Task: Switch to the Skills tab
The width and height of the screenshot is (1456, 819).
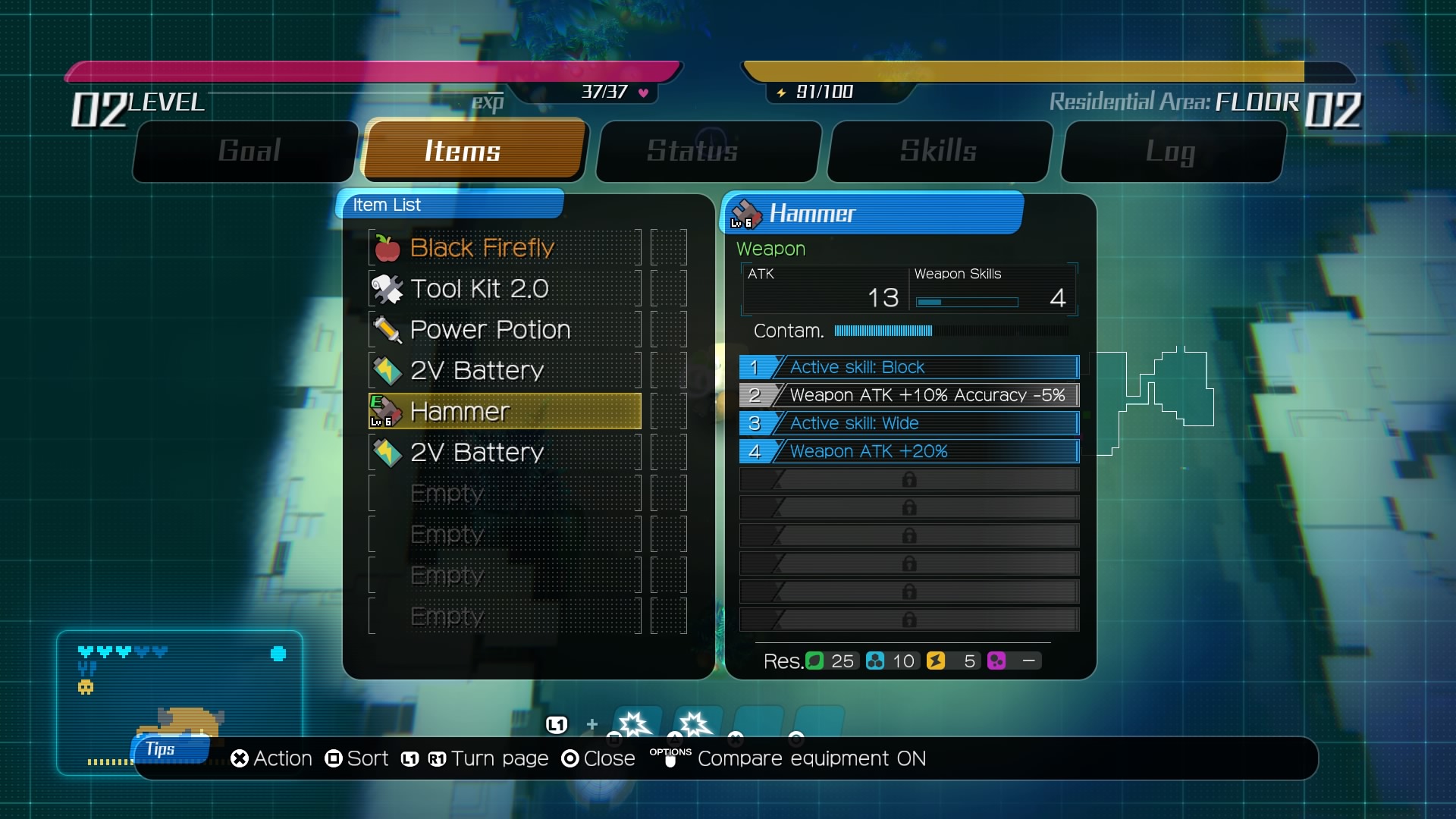Action: pyautogui.click(x=939, y=151)
